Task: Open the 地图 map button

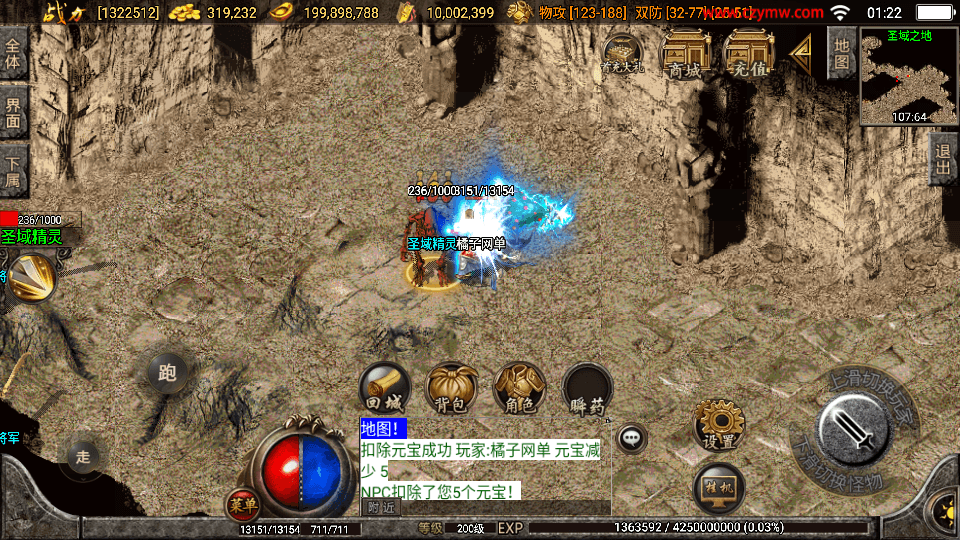Action: (841, 52)
